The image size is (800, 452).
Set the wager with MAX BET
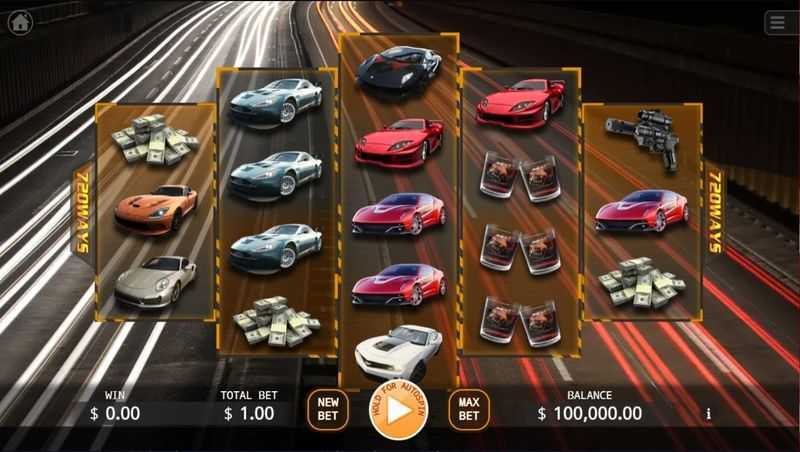point(468,409)
